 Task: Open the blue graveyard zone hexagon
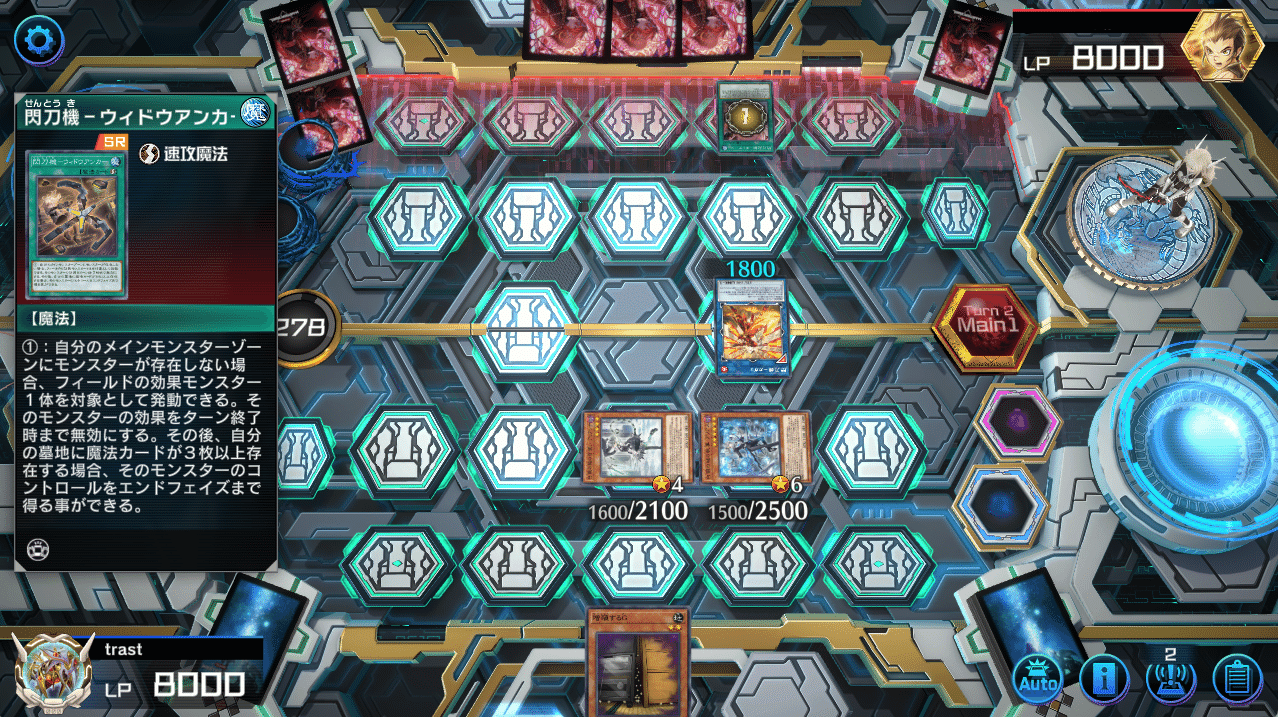[1001, 507]
